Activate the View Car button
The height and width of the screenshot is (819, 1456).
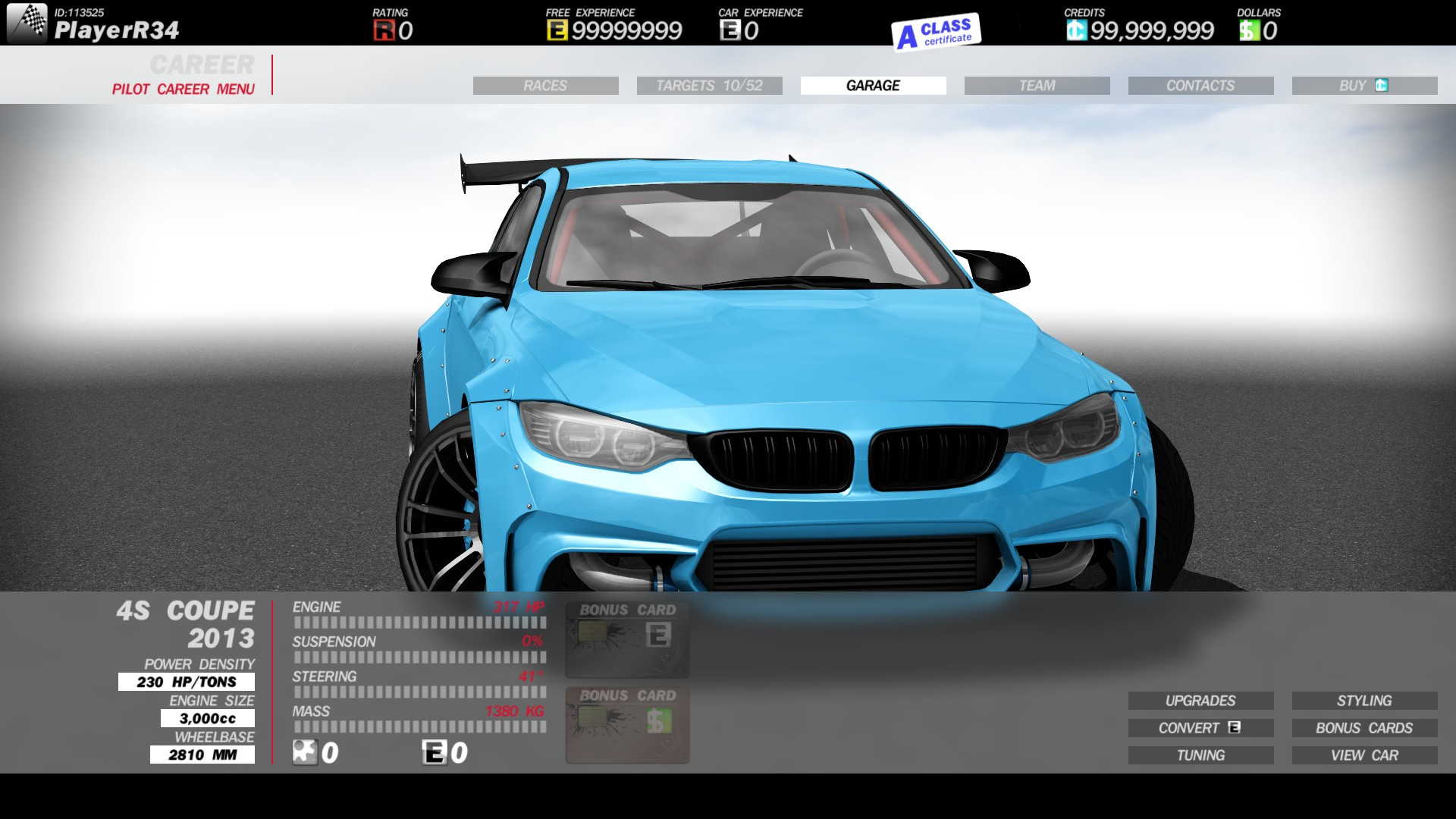click(1364, 755)
